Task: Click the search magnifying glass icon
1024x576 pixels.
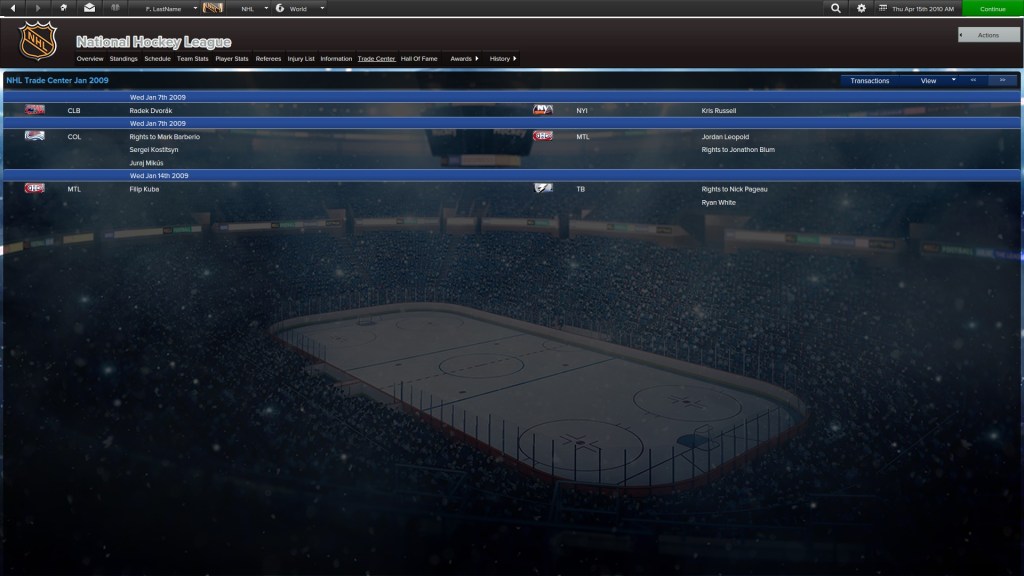Action: [x=836, y=8]
